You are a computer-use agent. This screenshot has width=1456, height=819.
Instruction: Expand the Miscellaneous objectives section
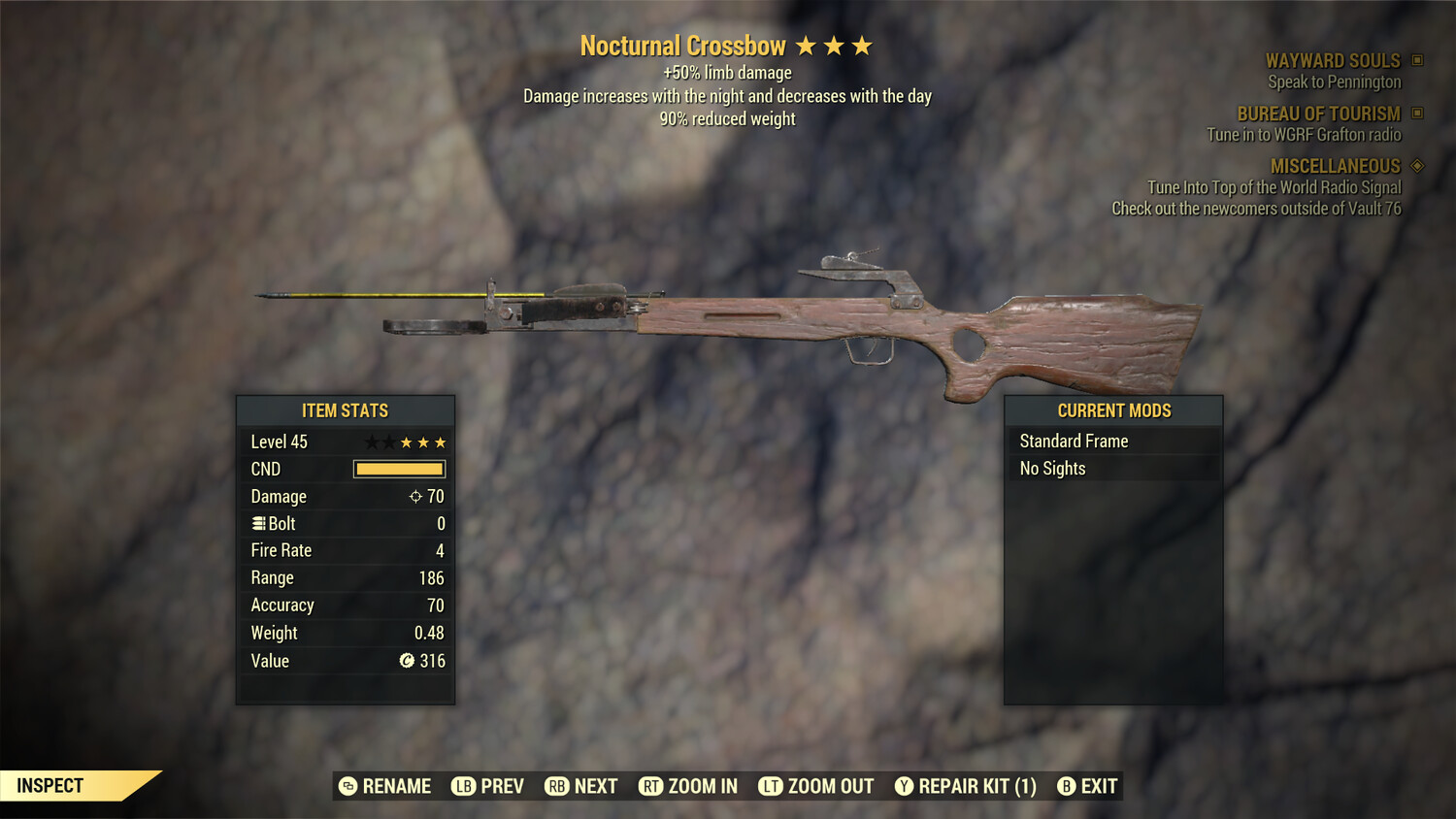(1335, 166)
